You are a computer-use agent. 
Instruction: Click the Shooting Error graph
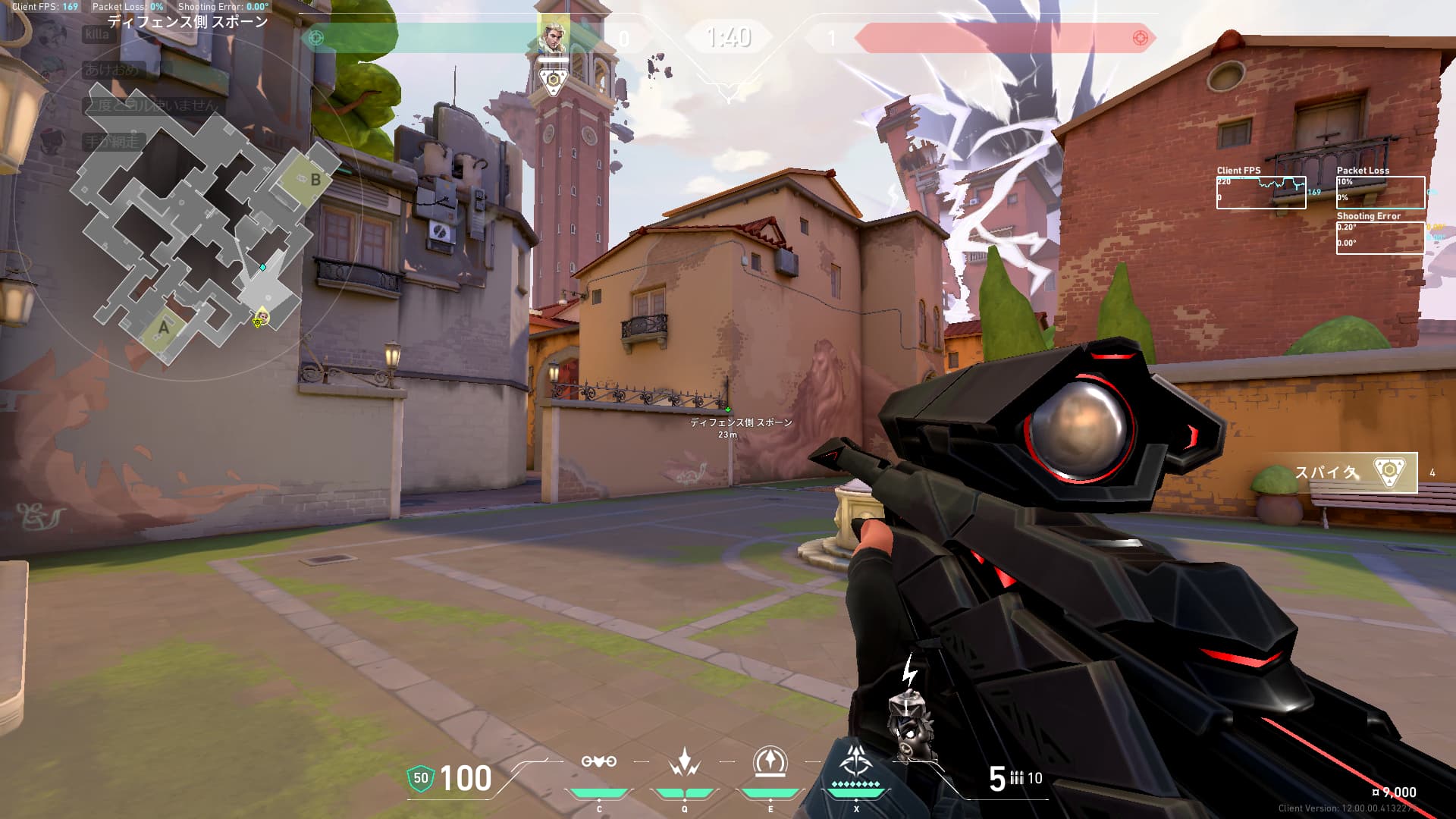point(1380,238)
